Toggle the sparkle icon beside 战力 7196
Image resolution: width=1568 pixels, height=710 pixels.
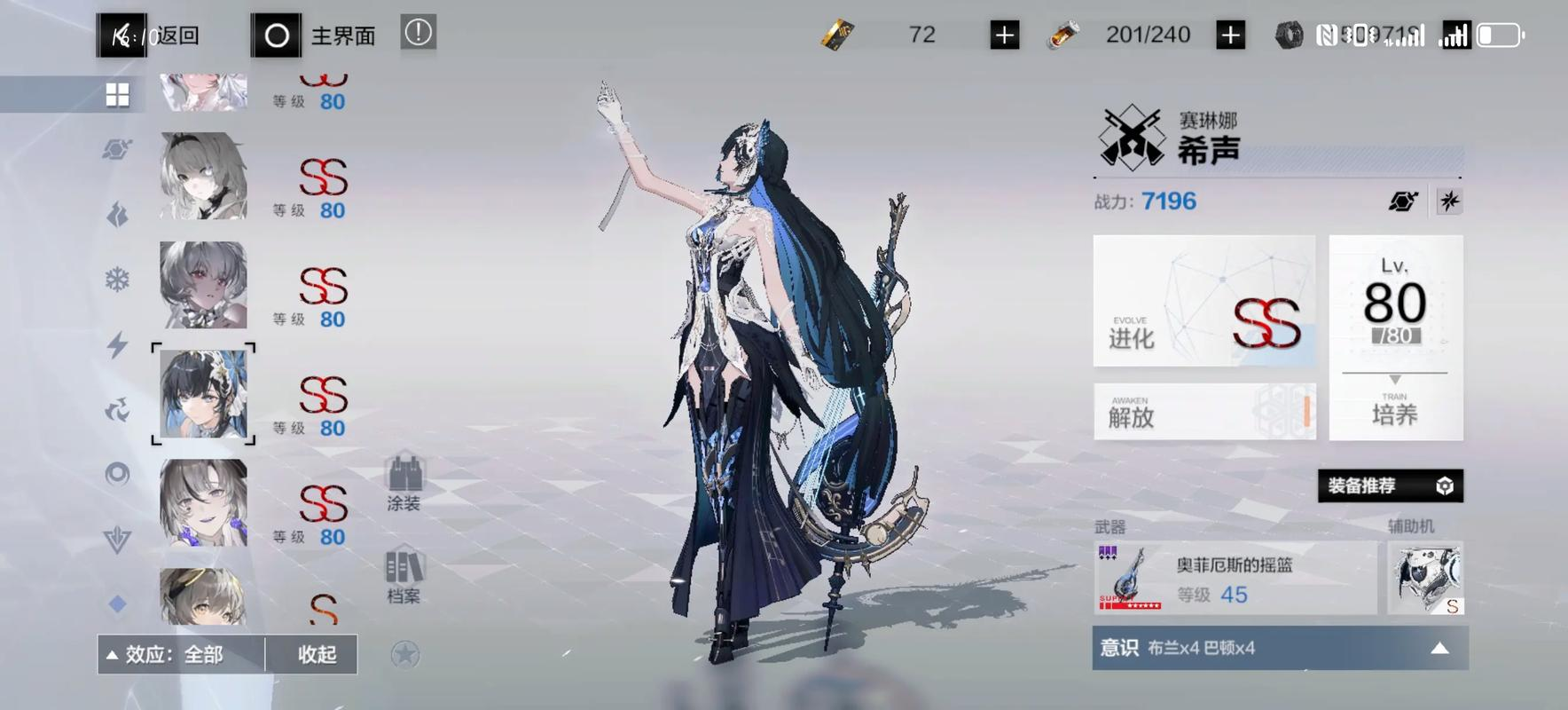[x=1448, y=201]
